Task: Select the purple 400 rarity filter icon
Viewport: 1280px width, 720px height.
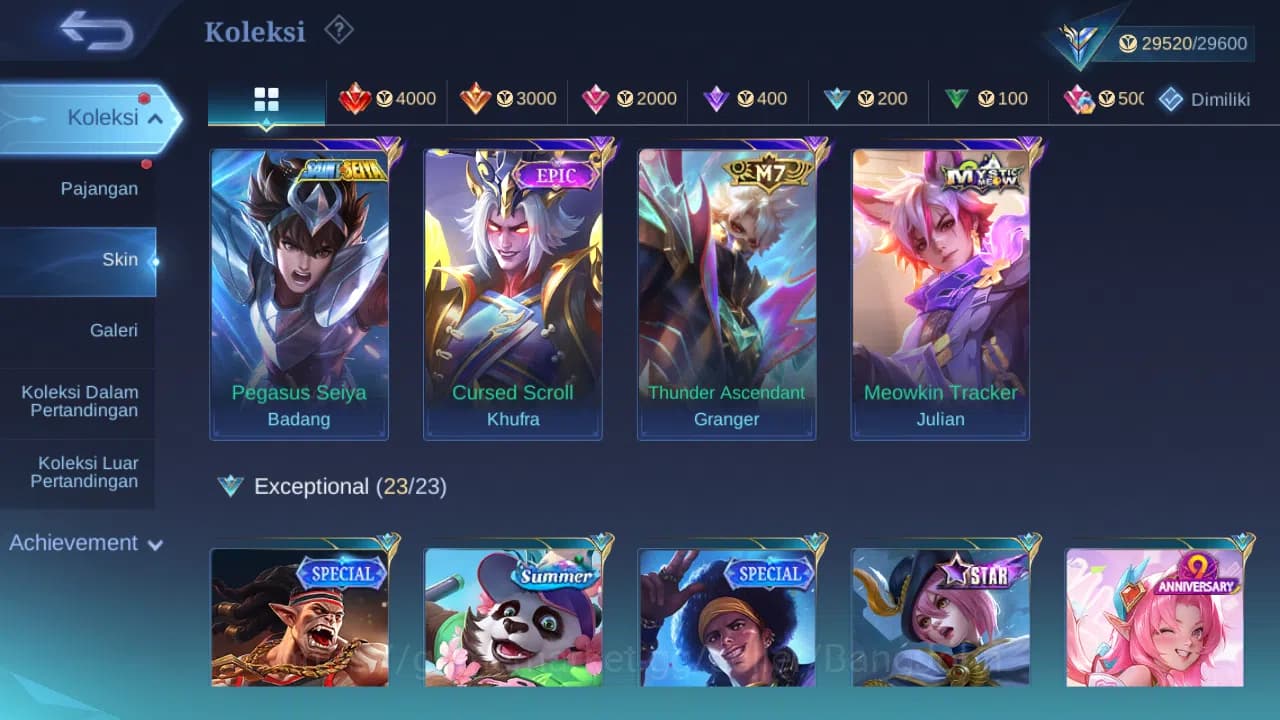Action: point(718,99)
